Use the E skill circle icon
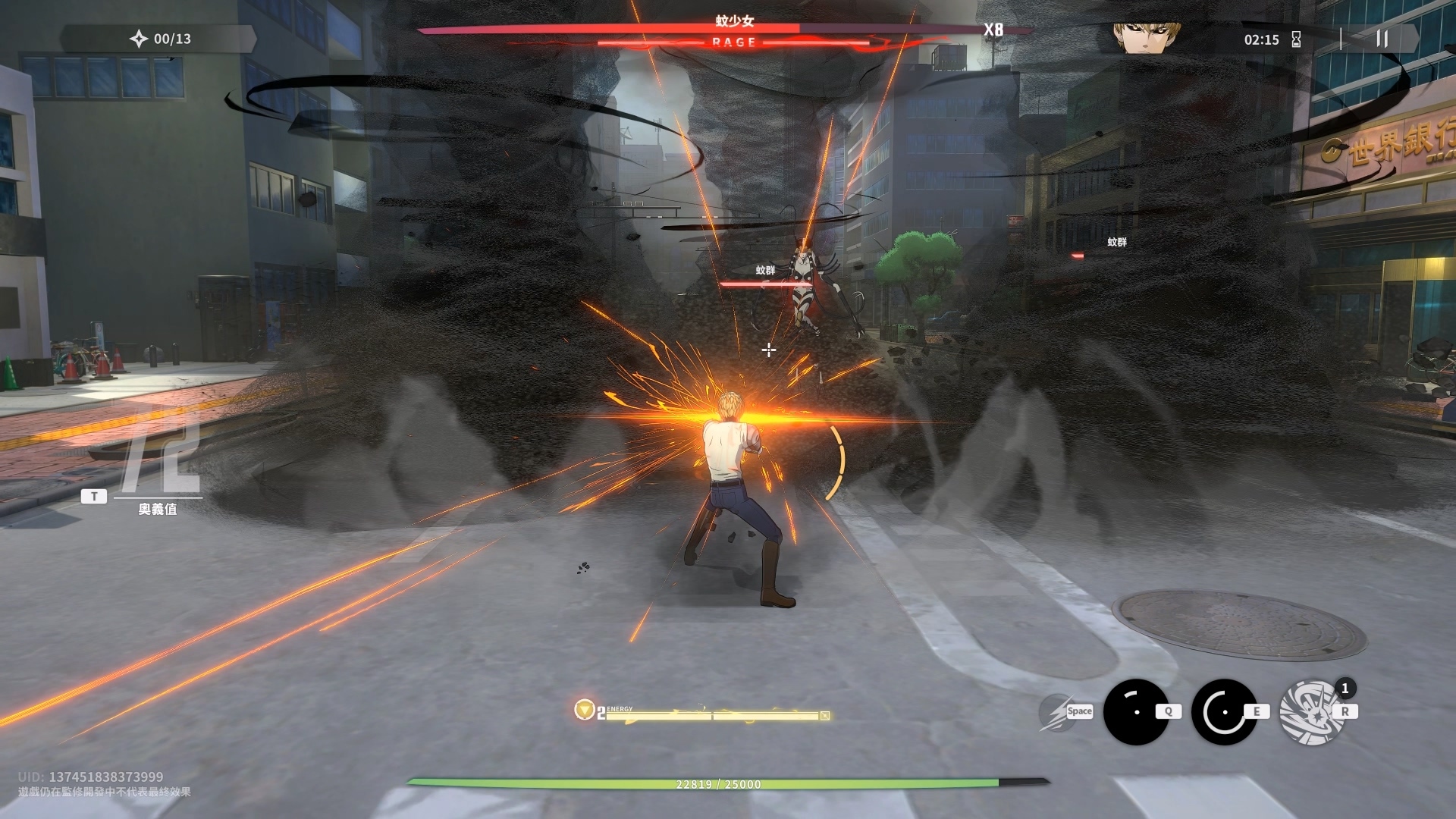This screenshot has width=1456, height=819. point(1223,711)
